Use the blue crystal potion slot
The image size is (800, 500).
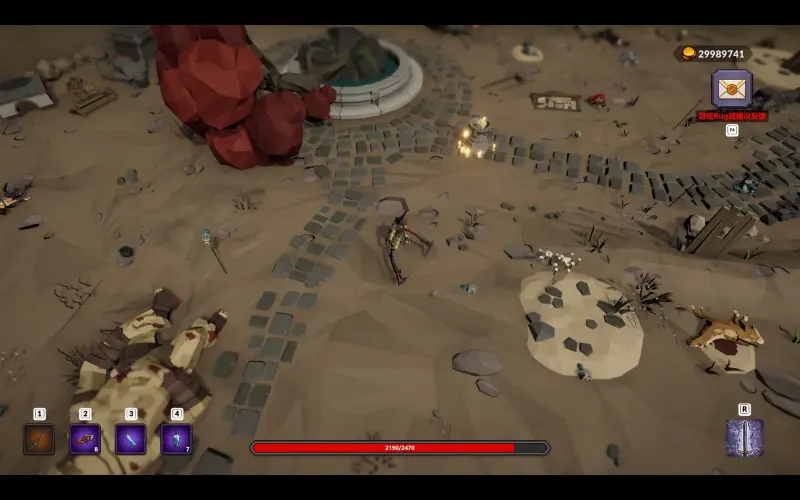[x=177, y=439]
